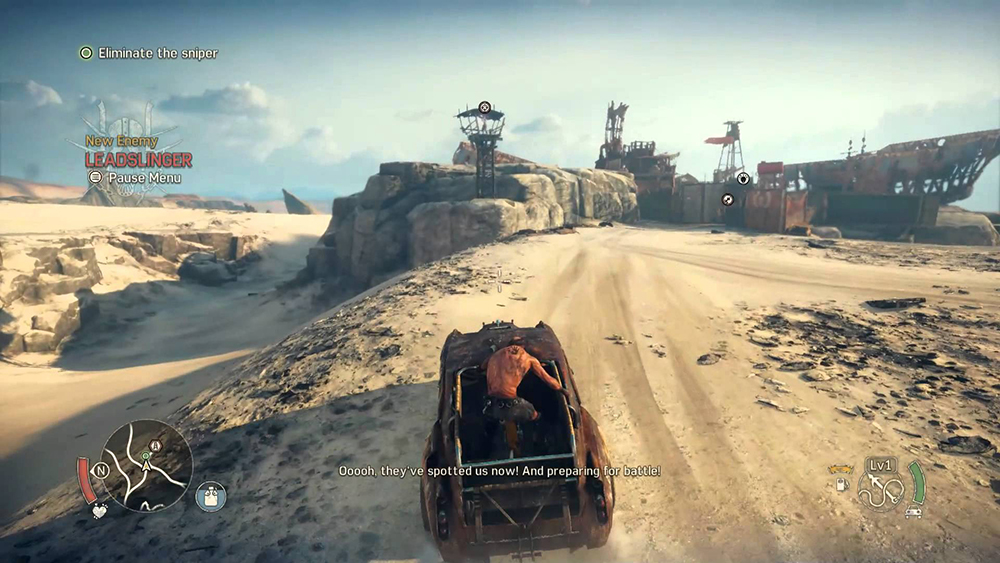The height and width of the screenshot is (563, 1000).
Task: Click the sniper target marker above tower
Action: pyautogui.click(x=484, y=107)
